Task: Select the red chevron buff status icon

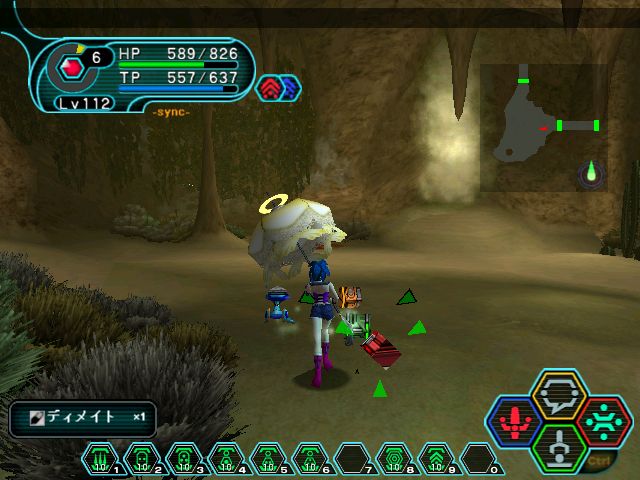Action: tap(271, 88)
